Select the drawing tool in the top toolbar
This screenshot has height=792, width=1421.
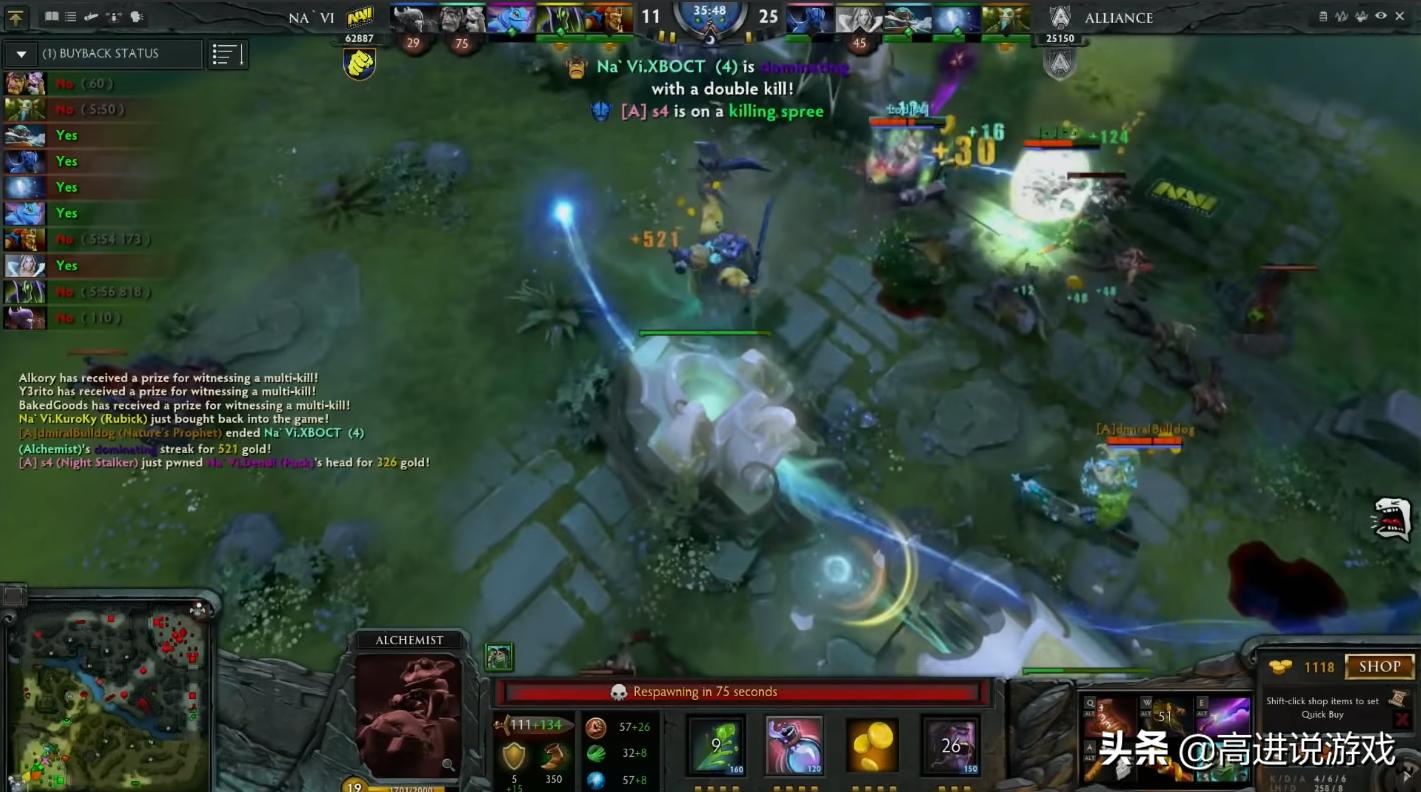click(91, 16)
